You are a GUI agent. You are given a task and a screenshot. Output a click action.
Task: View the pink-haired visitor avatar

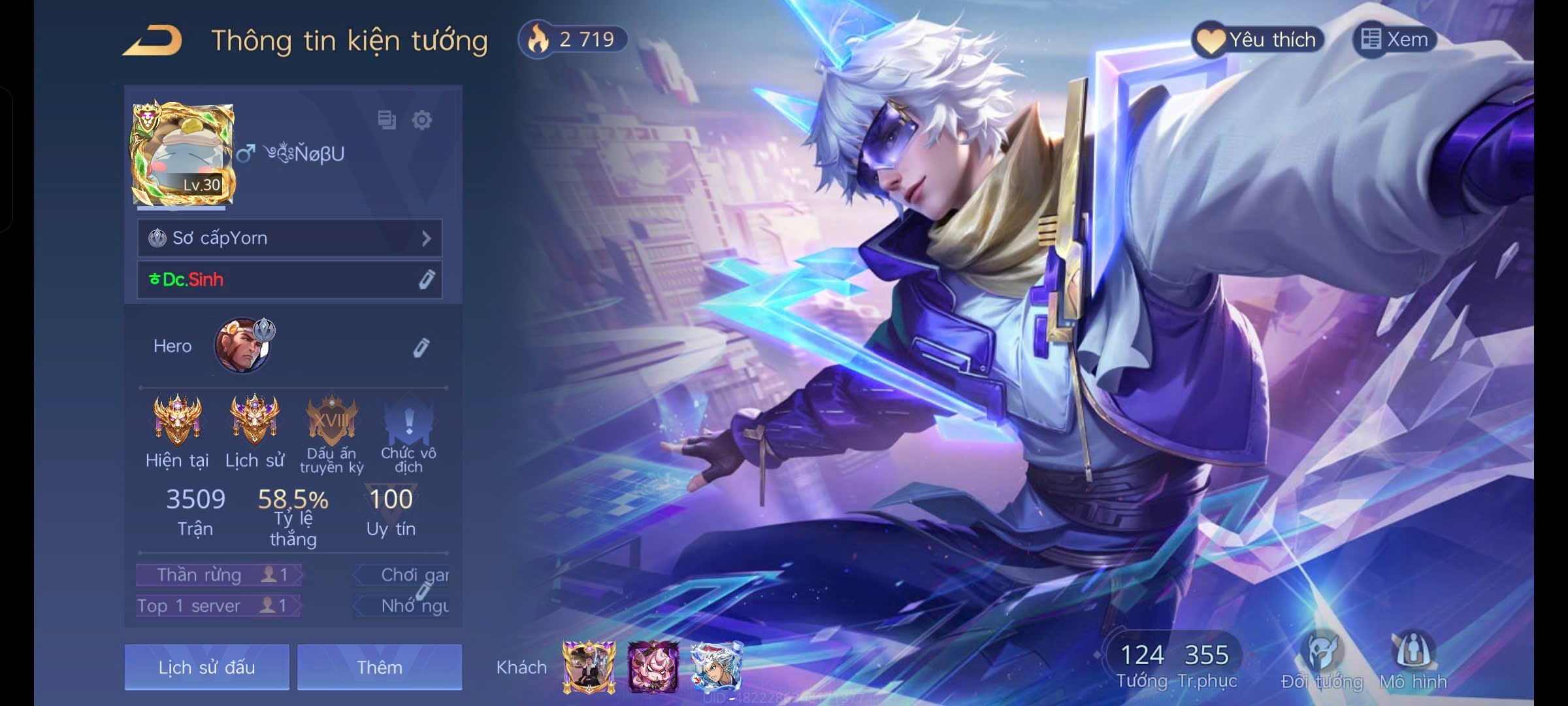pos(653,667)
